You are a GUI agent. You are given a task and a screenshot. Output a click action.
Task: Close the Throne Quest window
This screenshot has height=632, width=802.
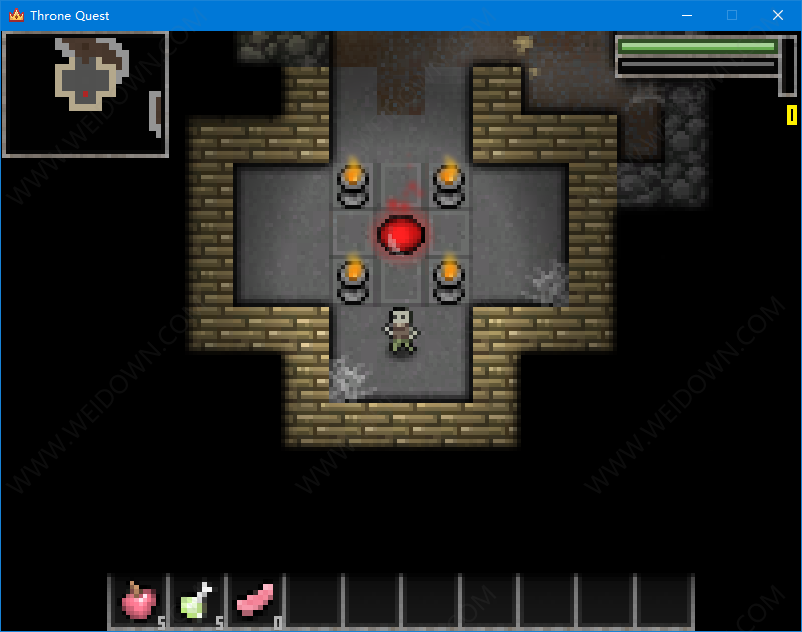pos(778,15)
